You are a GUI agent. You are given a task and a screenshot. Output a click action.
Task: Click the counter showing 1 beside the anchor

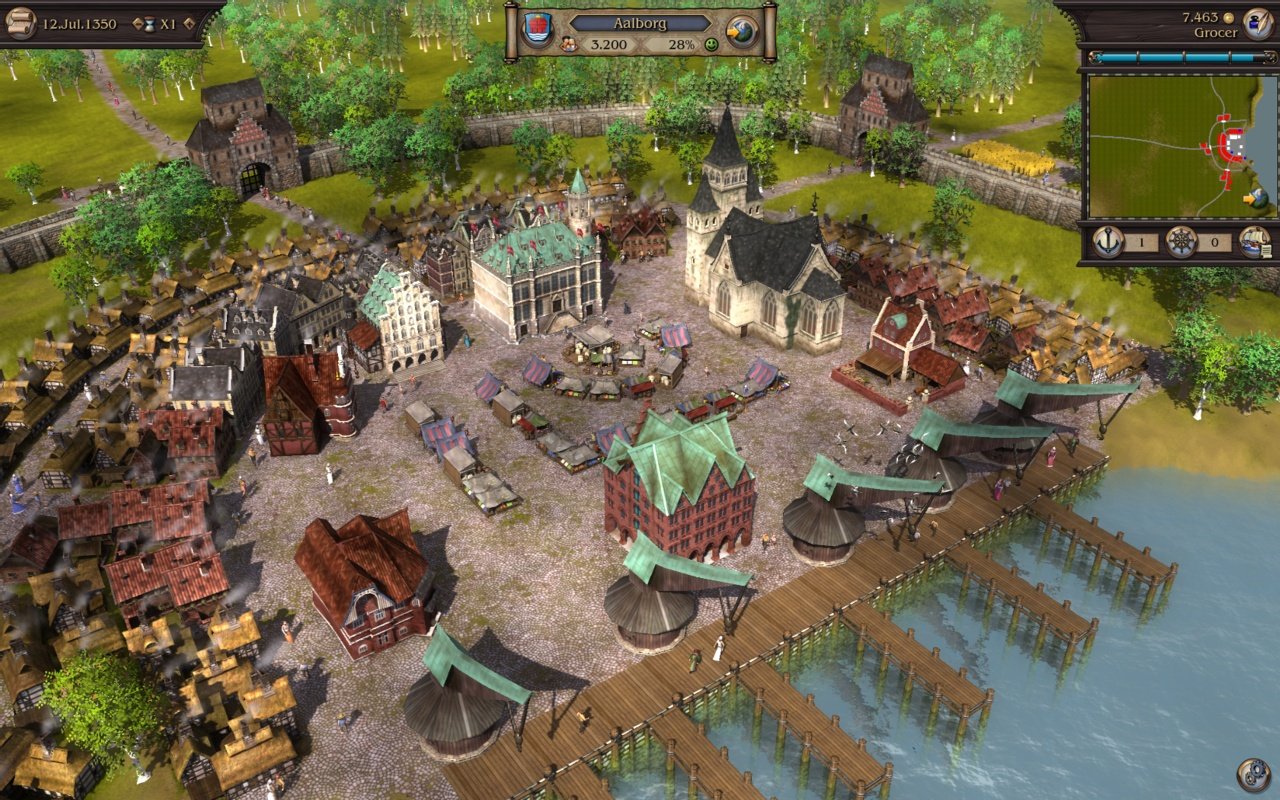pos(1141,241)
